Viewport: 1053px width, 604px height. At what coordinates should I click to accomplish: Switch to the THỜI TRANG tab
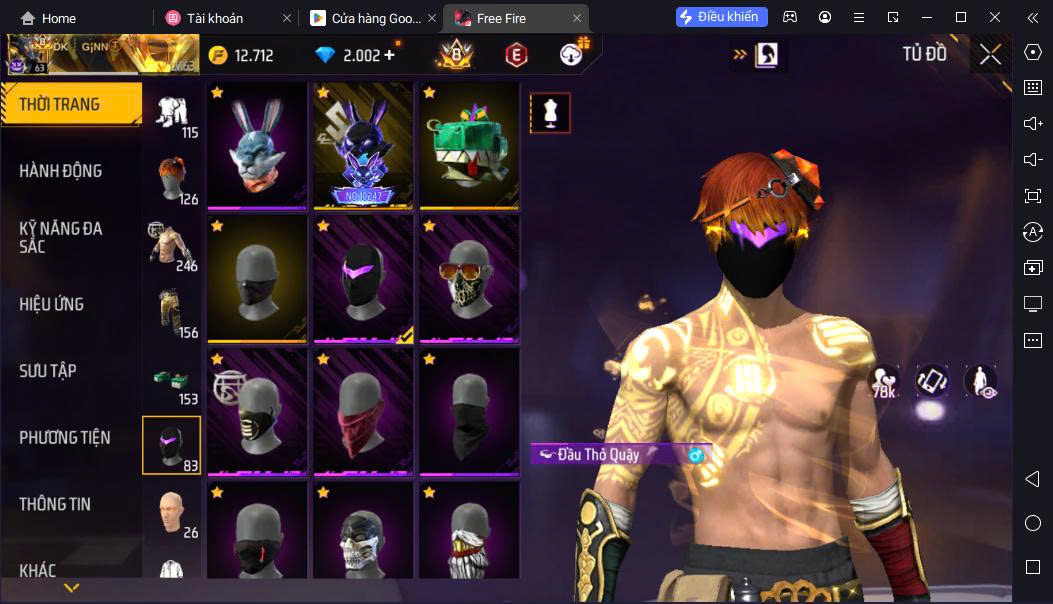point(70,104)
